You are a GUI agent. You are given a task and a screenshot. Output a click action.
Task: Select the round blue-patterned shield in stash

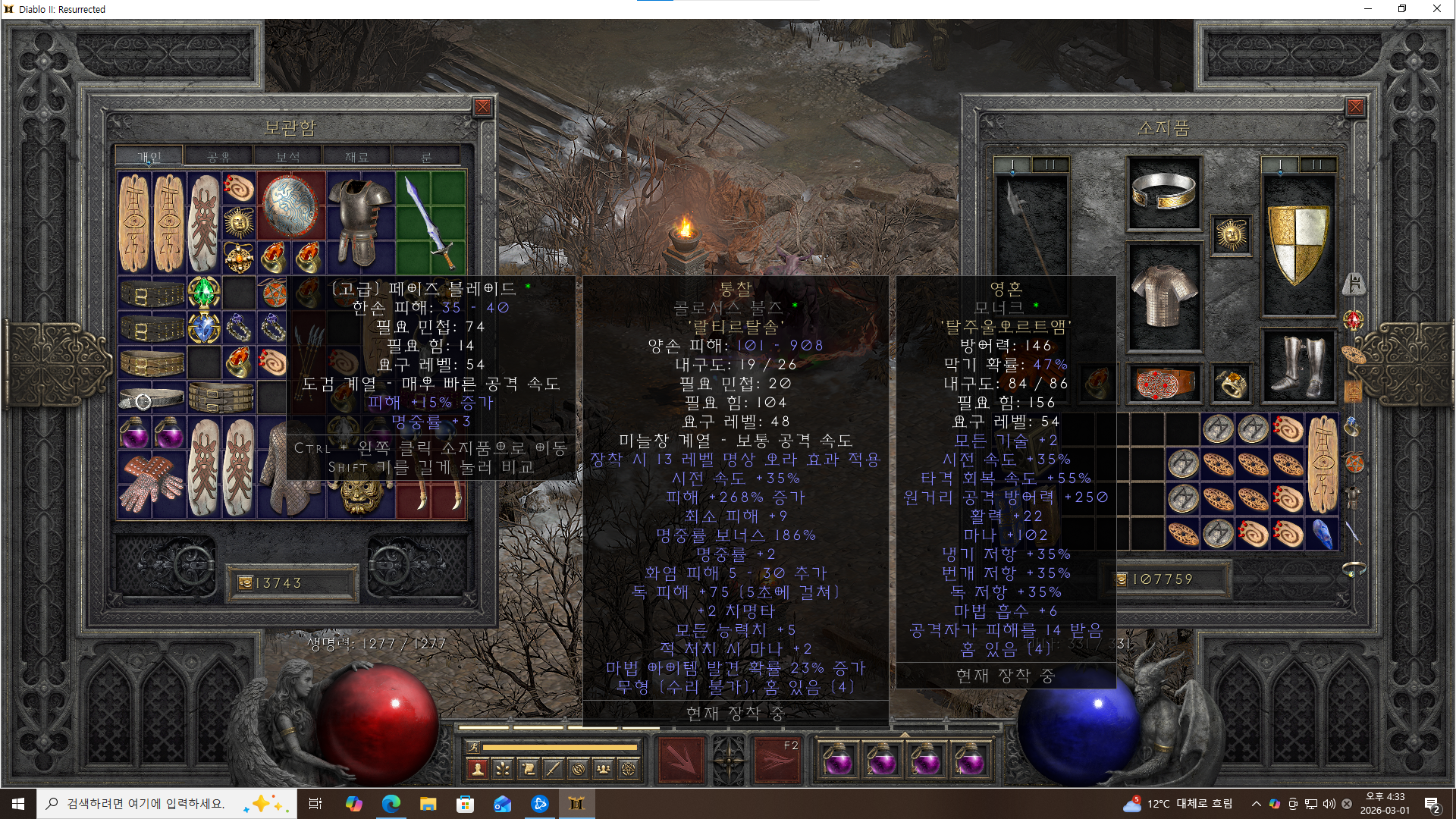(x=290, y=205)
